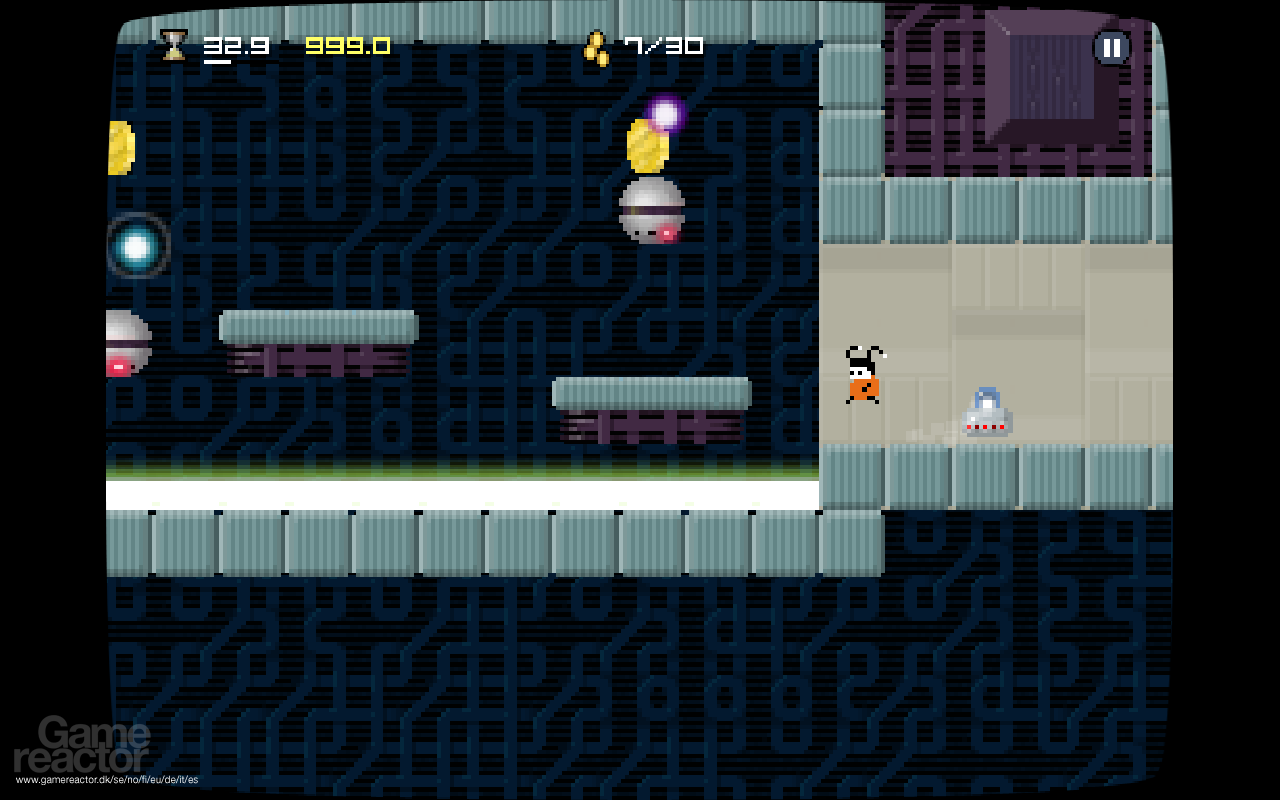The width and height of the screenshot is (1280, 800).
Task: Select the small grey robot enemy near the player
Action: pyautogui.click(x=988, y=415)
